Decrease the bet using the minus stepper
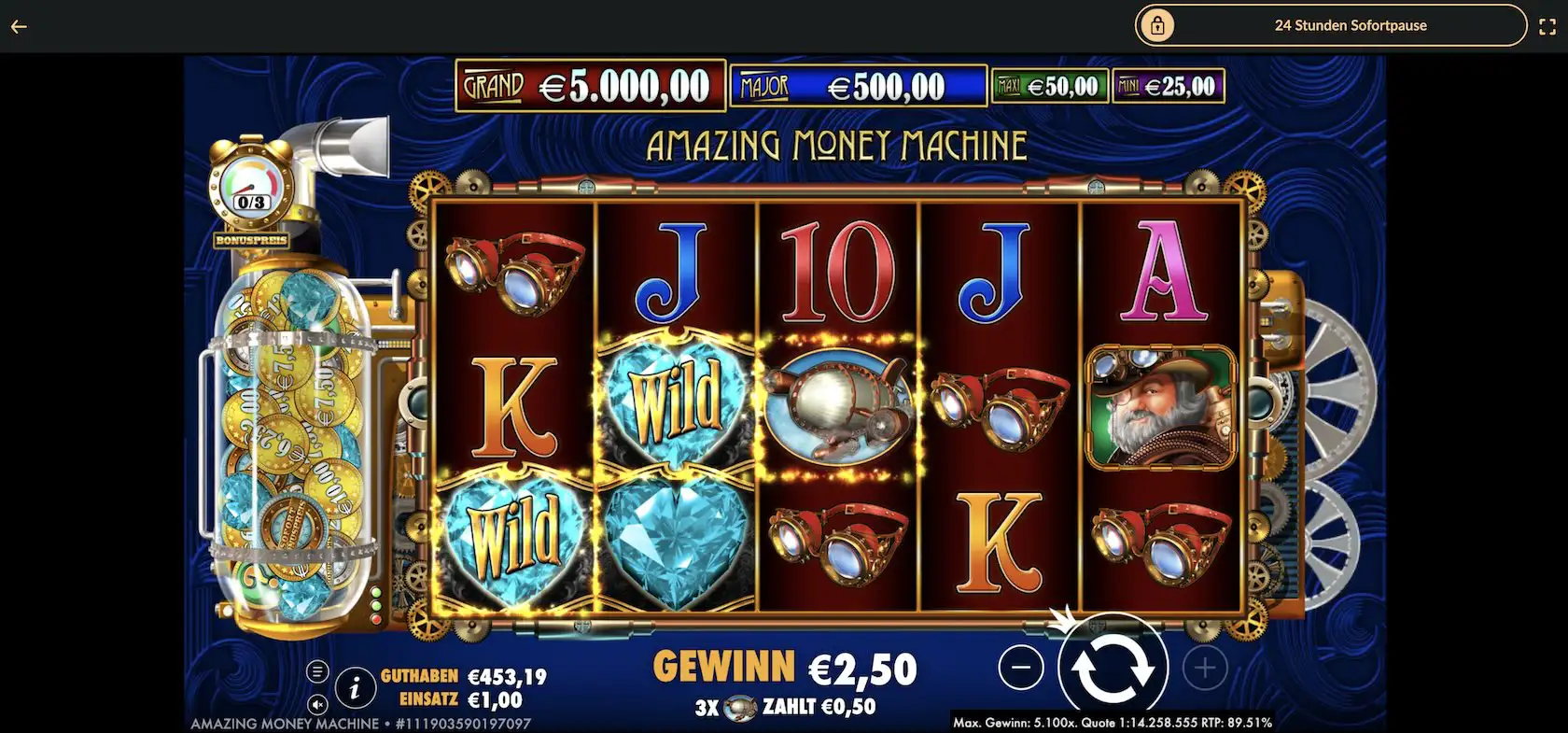 [x=1022, y=667]
